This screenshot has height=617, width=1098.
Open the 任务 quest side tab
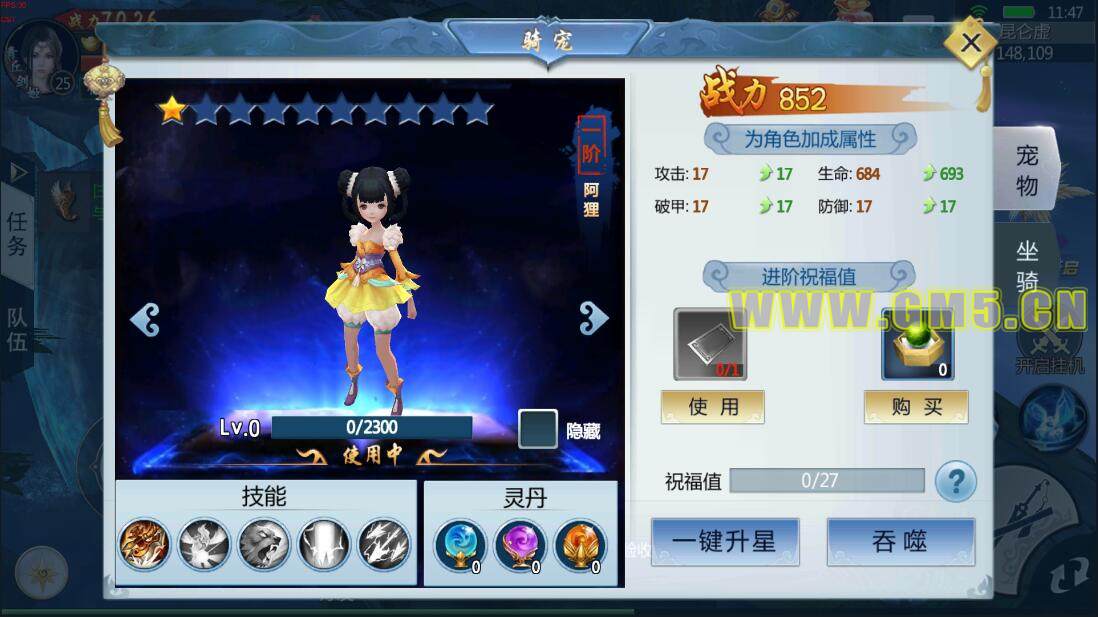click(x=17, y=233)
